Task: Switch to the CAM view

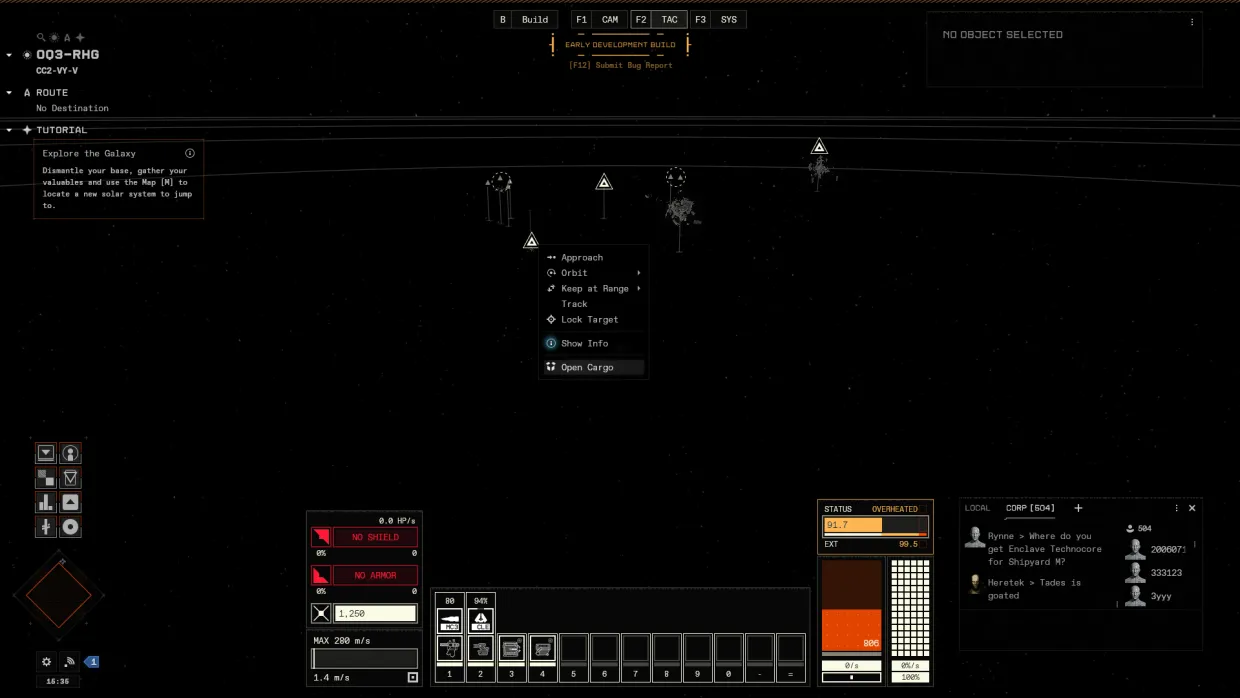Action: [610, 20]
